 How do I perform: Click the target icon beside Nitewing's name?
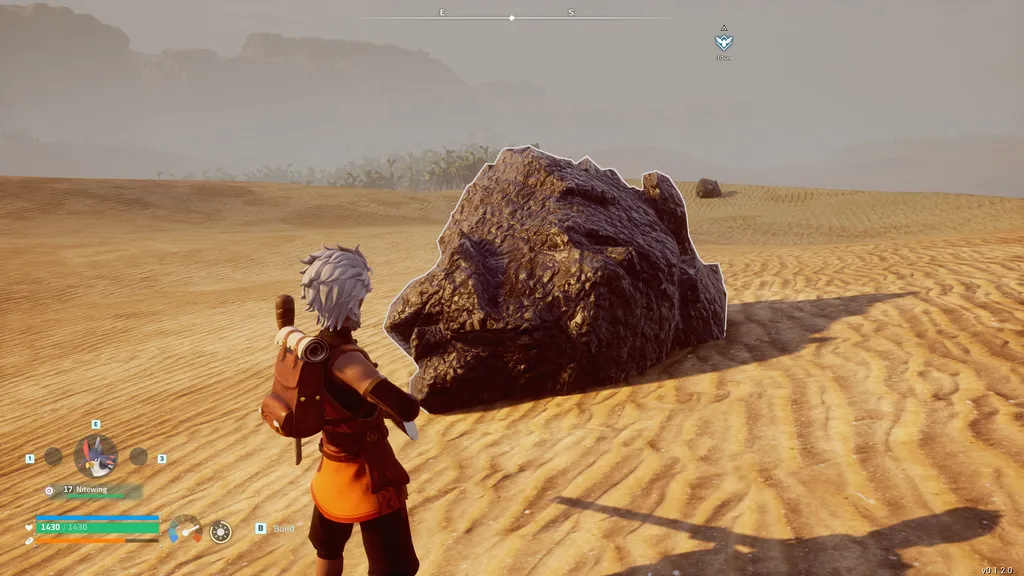49,490
